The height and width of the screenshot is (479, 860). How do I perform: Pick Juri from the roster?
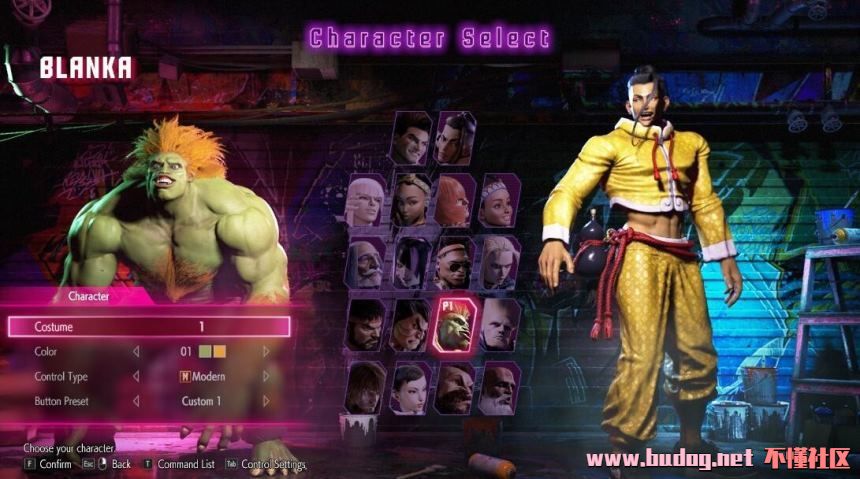[x=411, y=263]
